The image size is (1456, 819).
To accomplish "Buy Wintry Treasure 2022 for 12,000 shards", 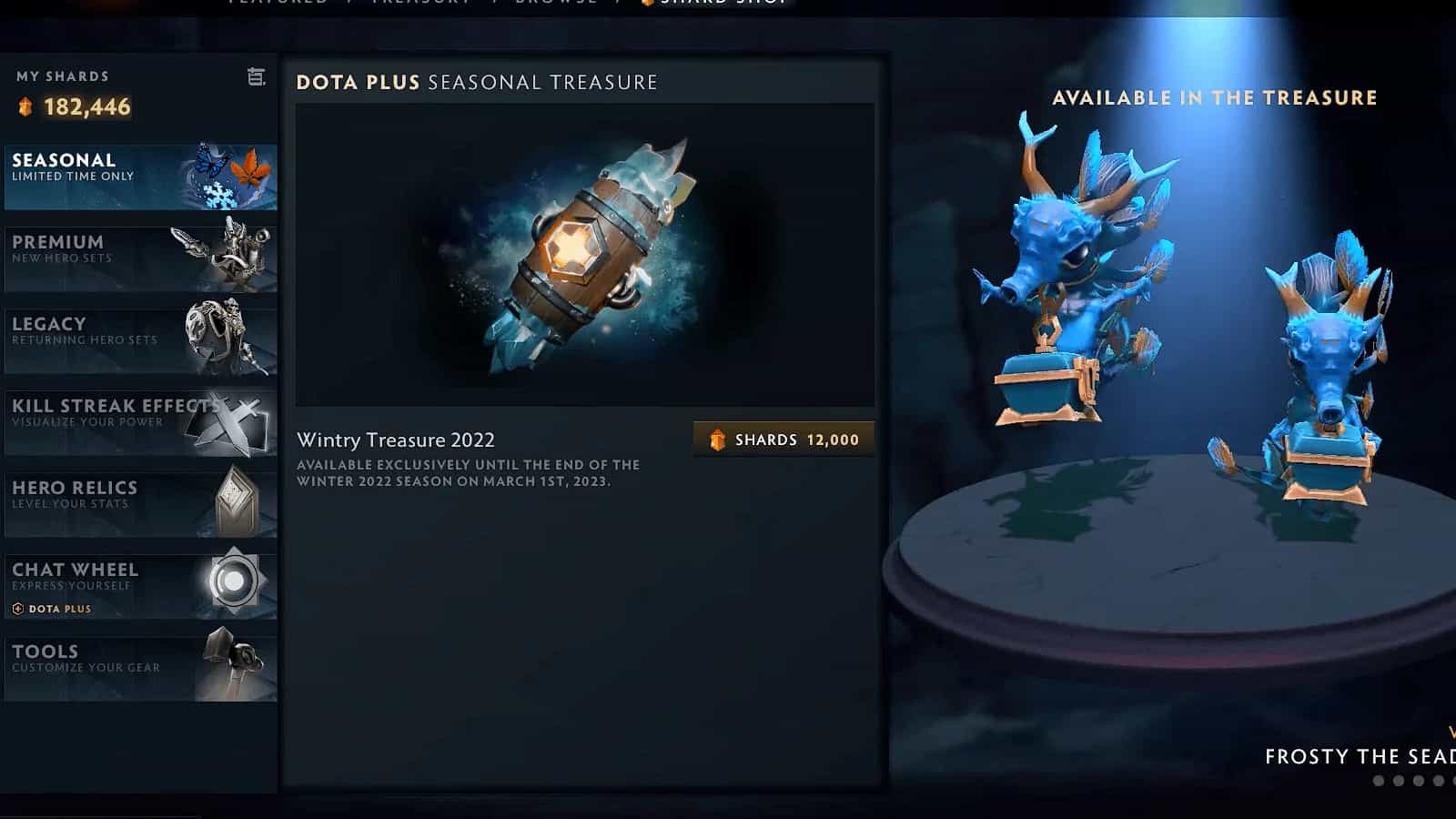I will click(784, 440).
